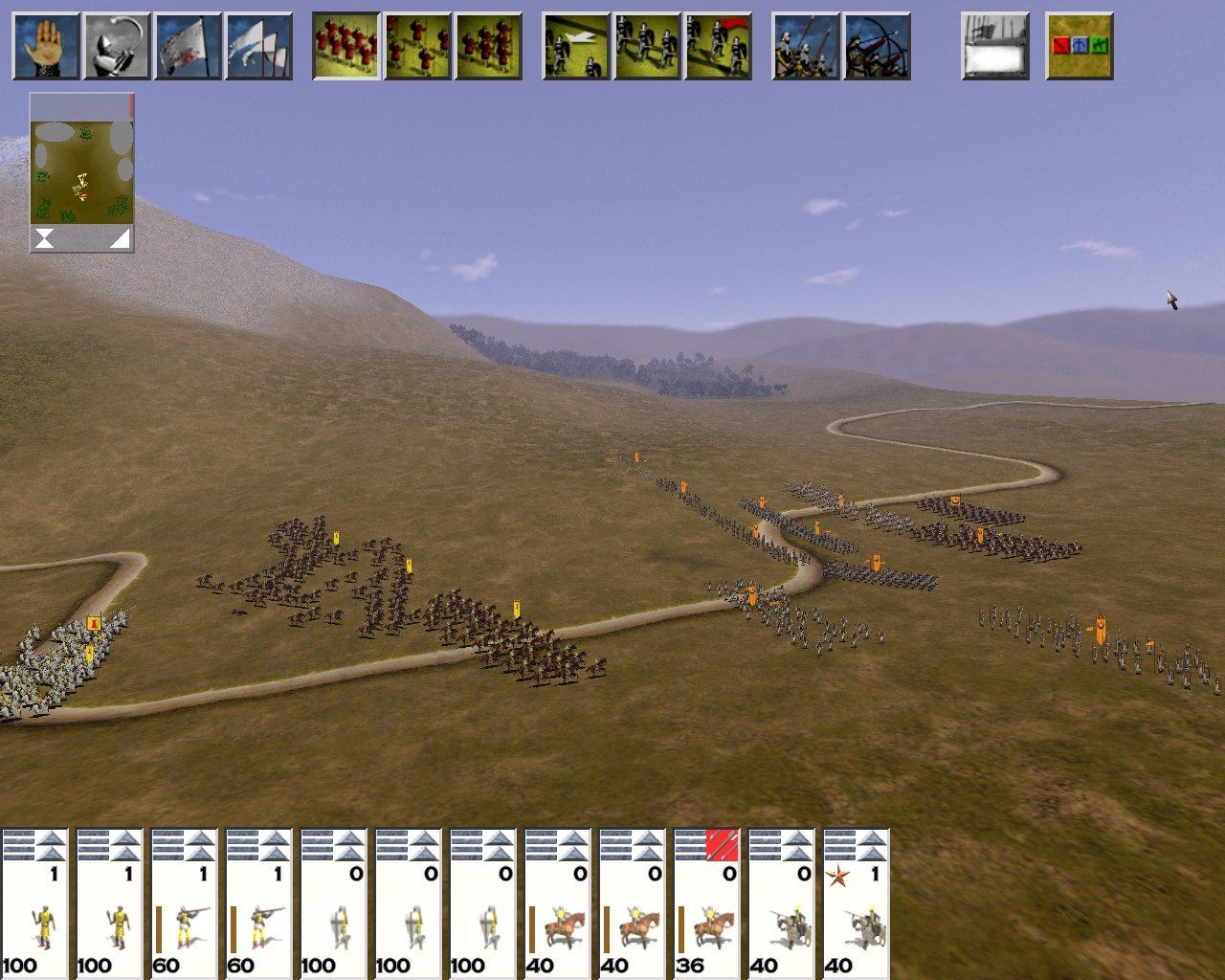Switch to the loose formation icon
1225x980 pixels.
point(417,45)
